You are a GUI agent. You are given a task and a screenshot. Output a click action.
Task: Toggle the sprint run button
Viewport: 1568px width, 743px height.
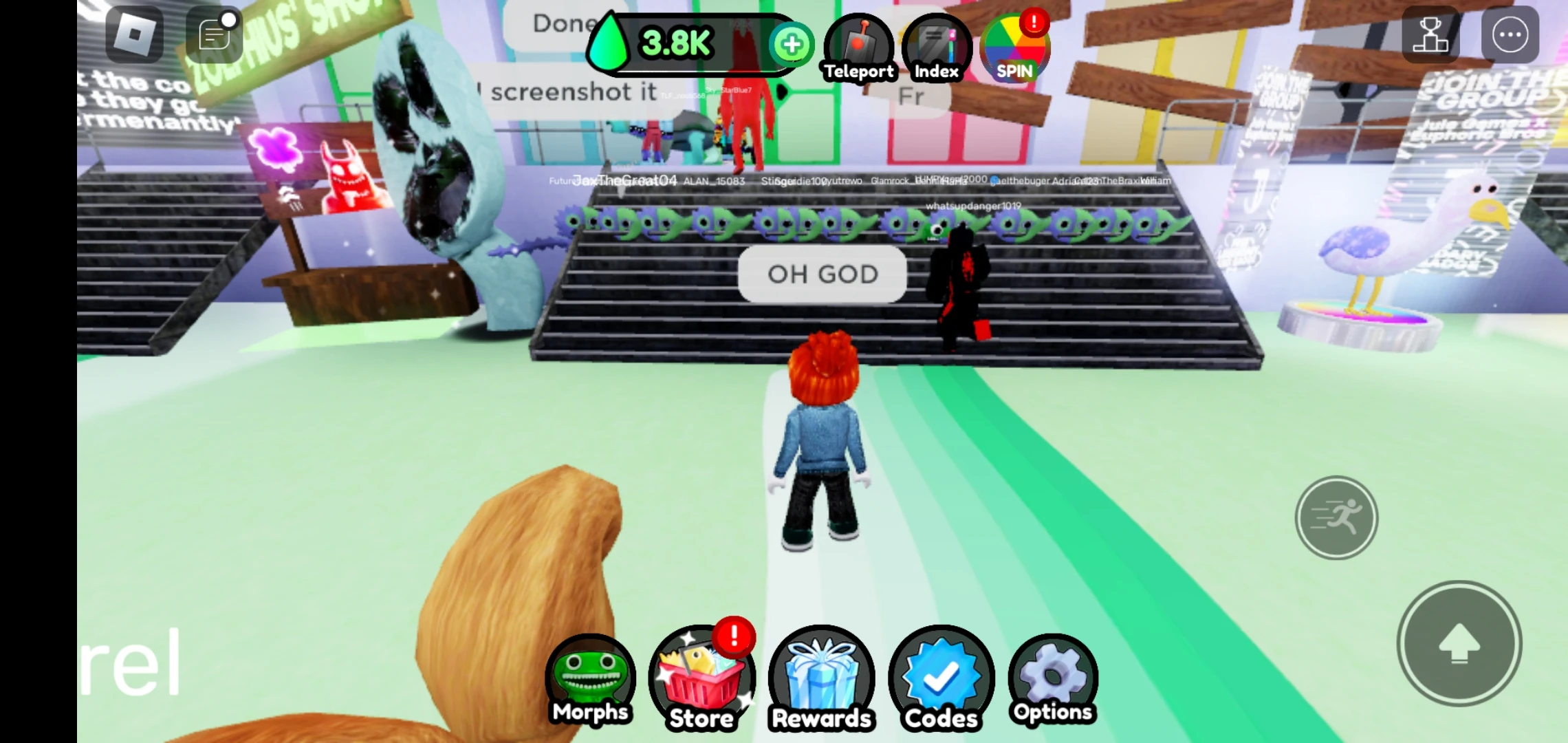(1337, 518)
